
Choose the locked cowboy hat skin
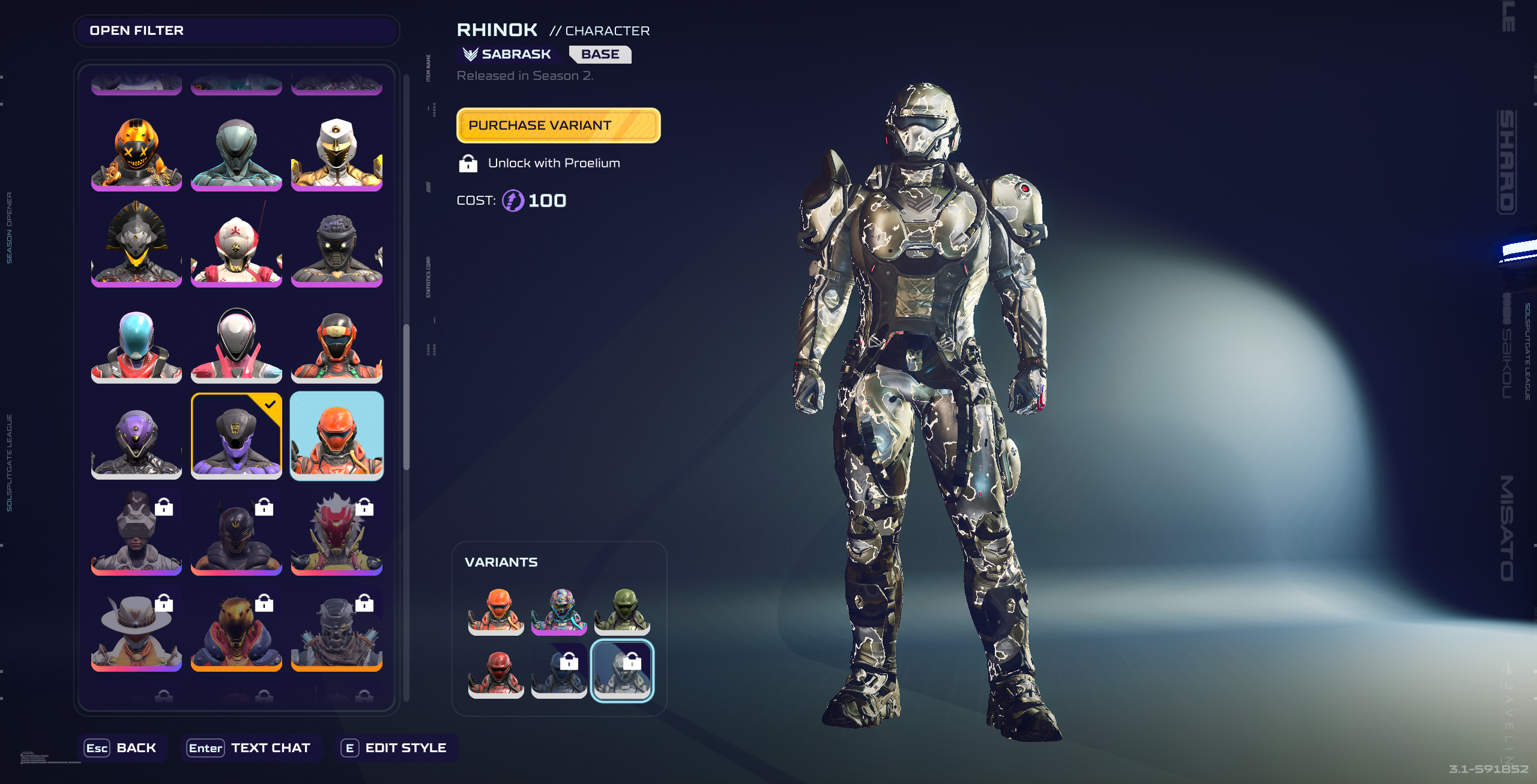[x=136, y=630]
